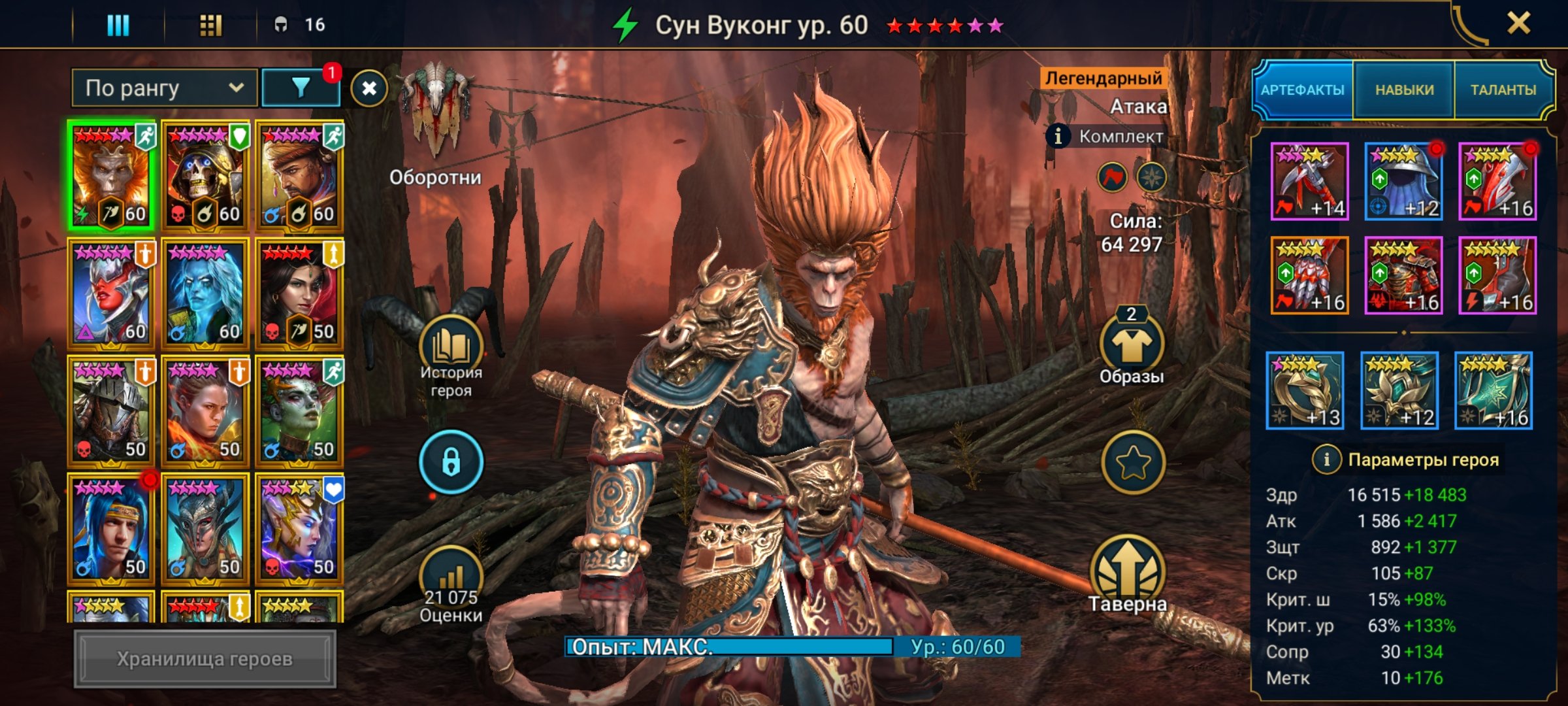Open the hero filter funnel button
The height and width of the screenshot is (706, 1568).
click(301, 88)
